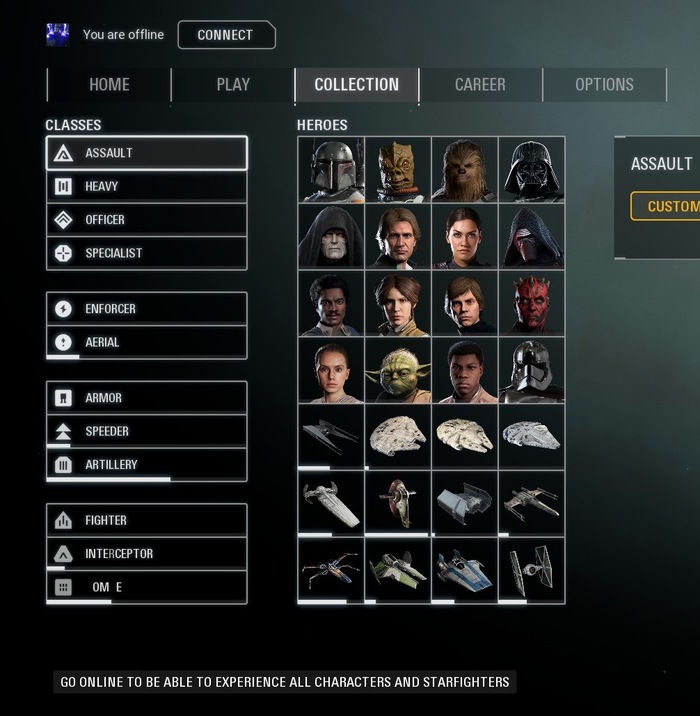Select the Speeder vehicle class
Viewport: 700px width, 716px height.
click(x=146, y=431)
